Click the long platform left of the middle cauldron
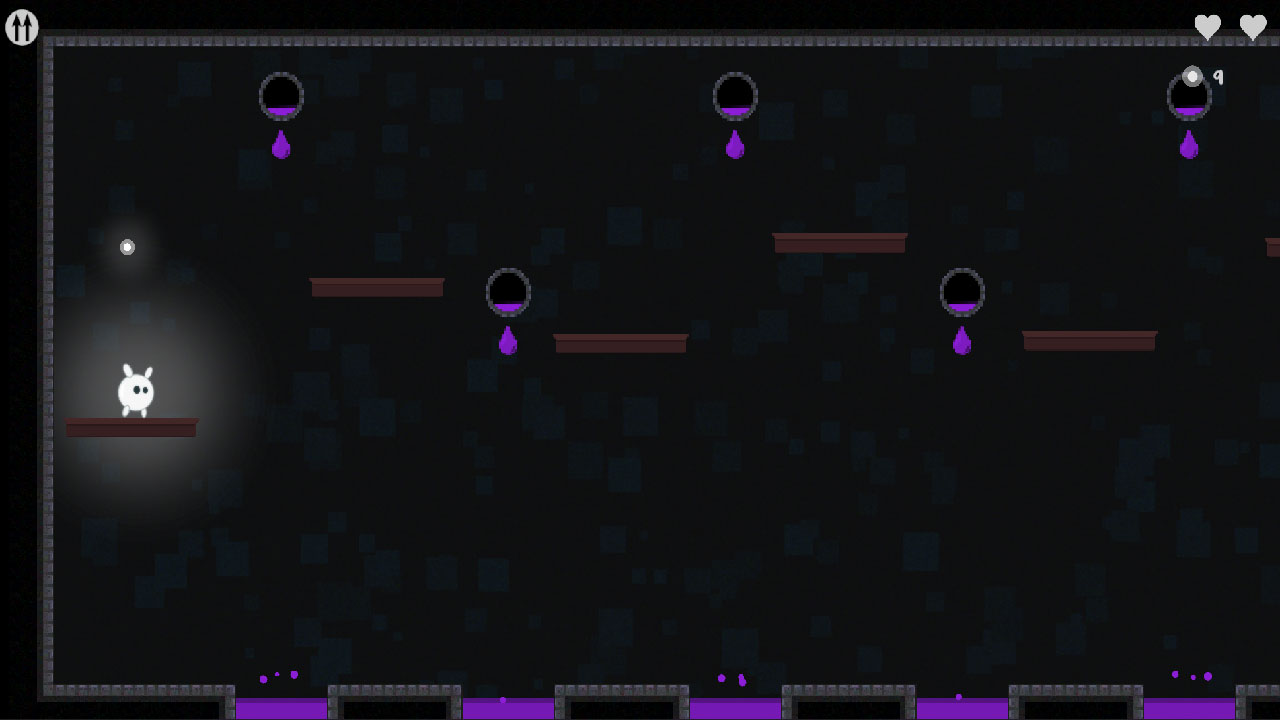Screen dimensions: 1280x720 pyautogui.click(x=377, y=287)
